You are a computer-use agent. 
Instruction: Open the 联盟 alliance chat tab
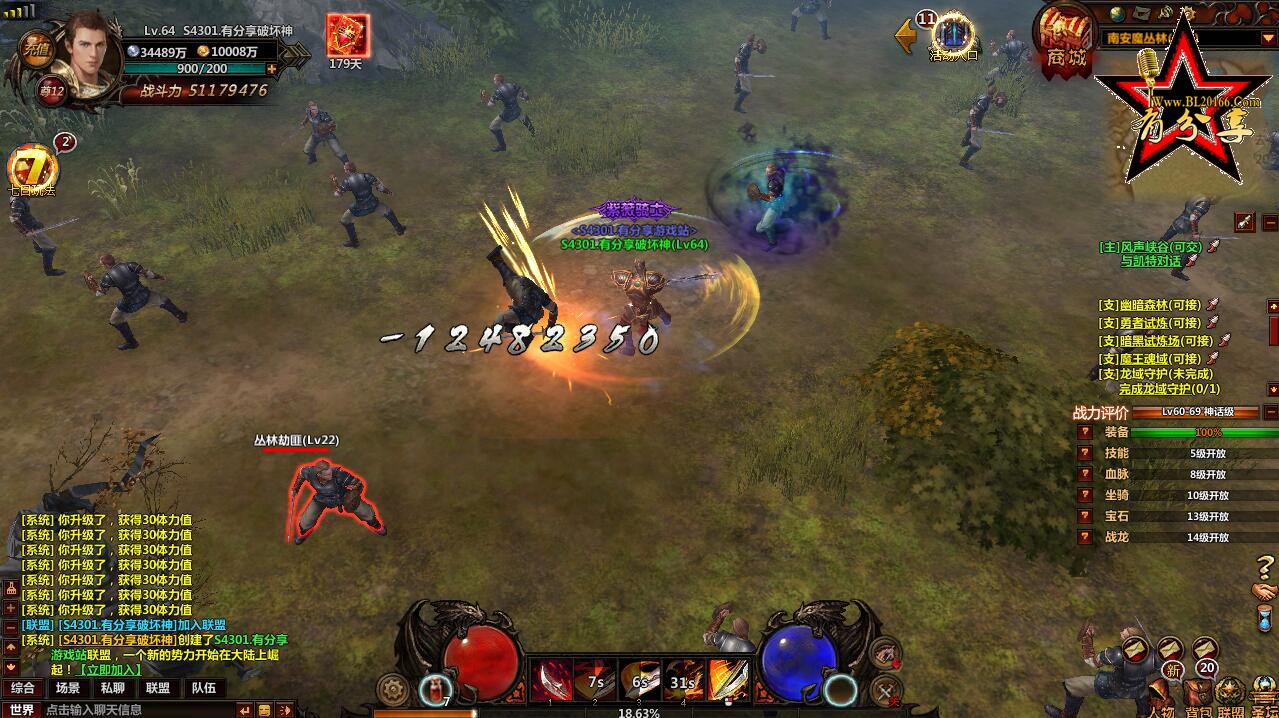pos(158,688)
